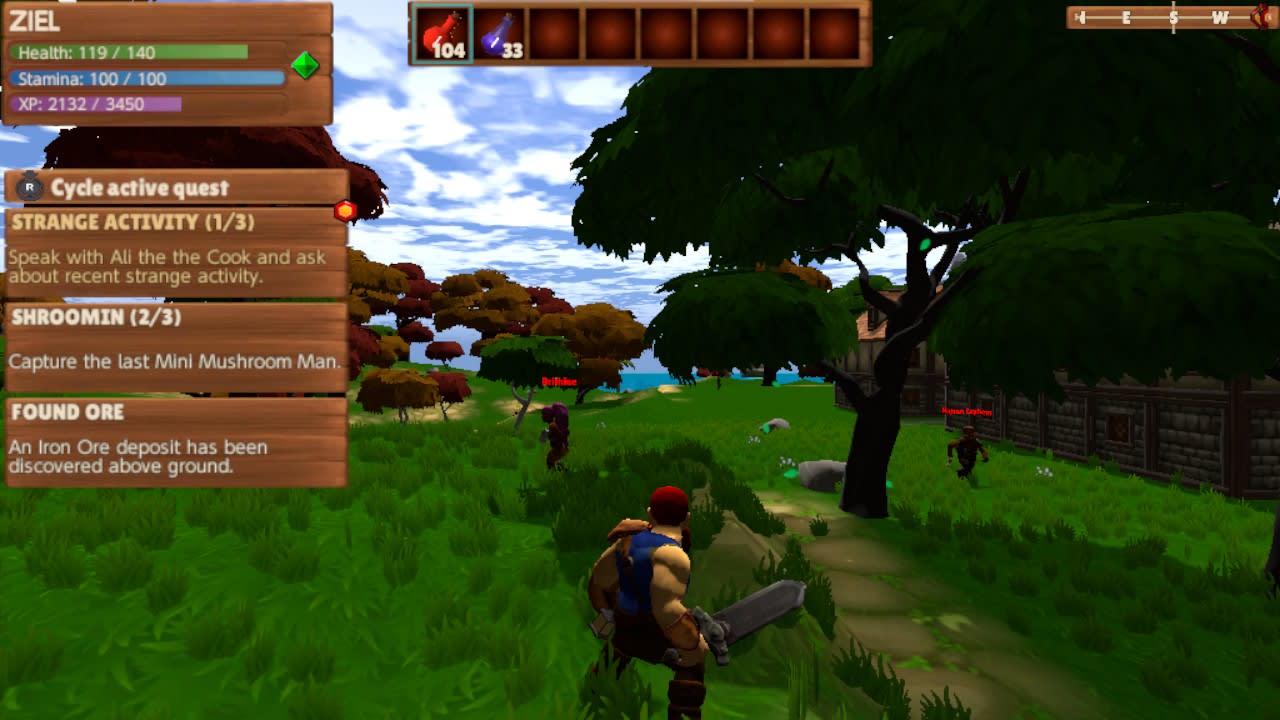Click the quest objective about Ali the Cook

tap(165, 267)
